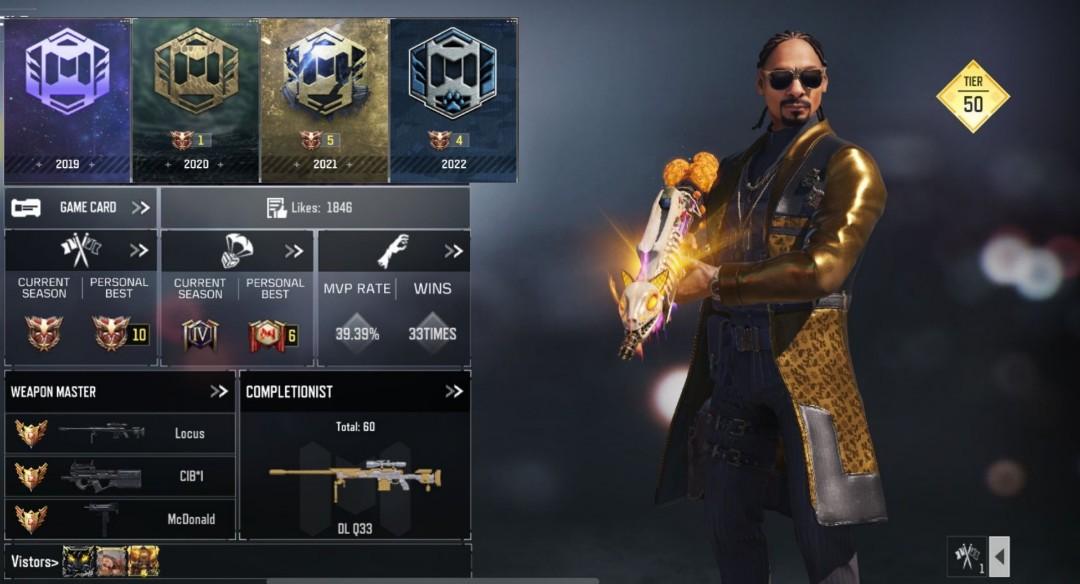Click the Likes counter button
Image resolution: width=1080 pixels, height=584 pixels.
[x=314, y=208]
